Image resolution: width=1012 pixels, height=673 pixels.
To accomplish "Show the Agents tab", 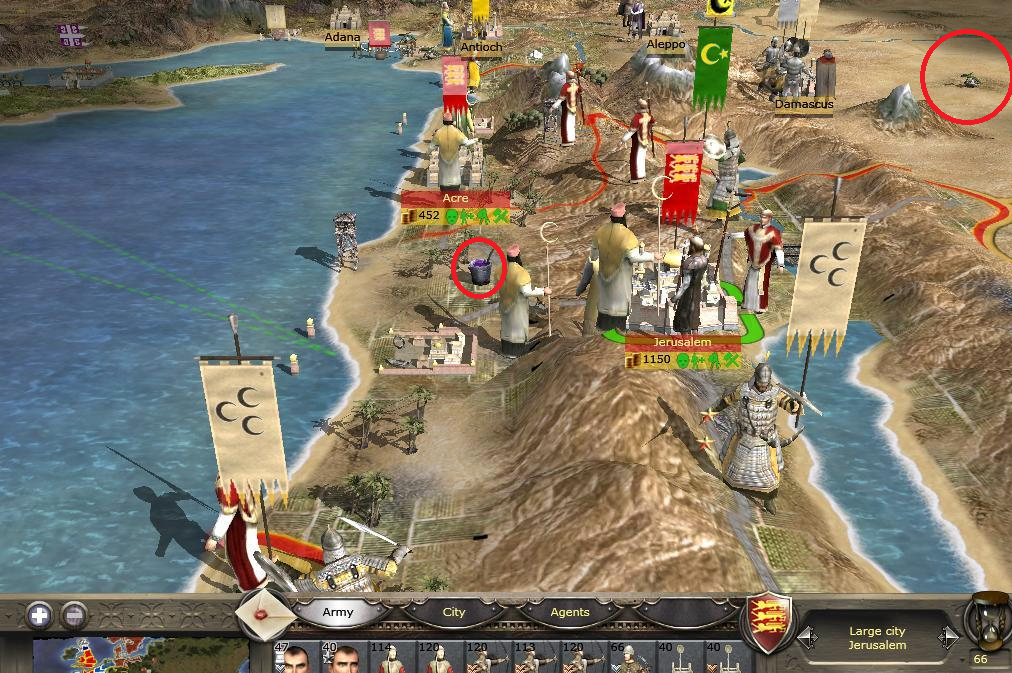I will 569,612.
